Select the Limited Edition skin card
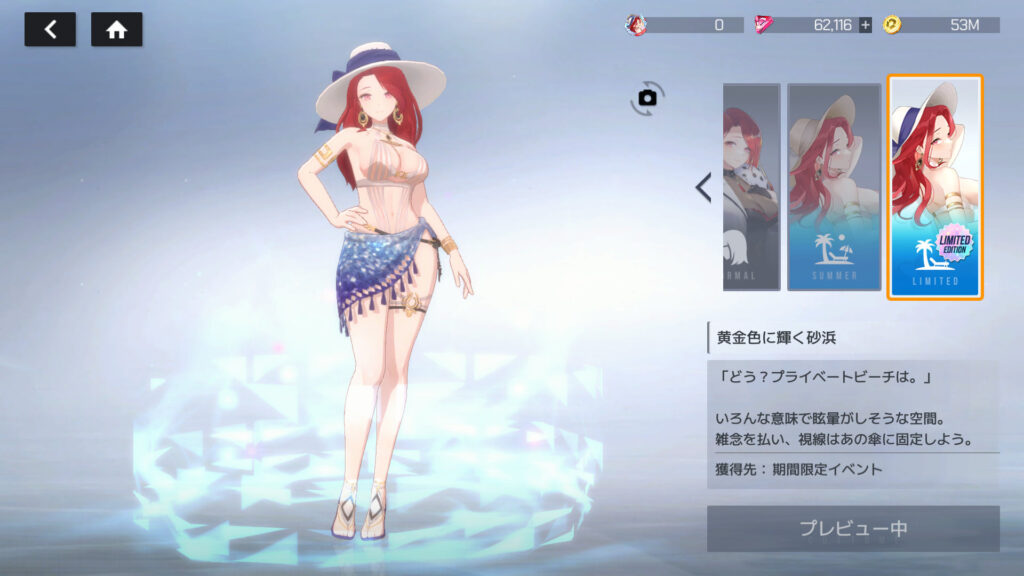Image resolution: width=1024 pixels, height=576 pixels. 935,187
